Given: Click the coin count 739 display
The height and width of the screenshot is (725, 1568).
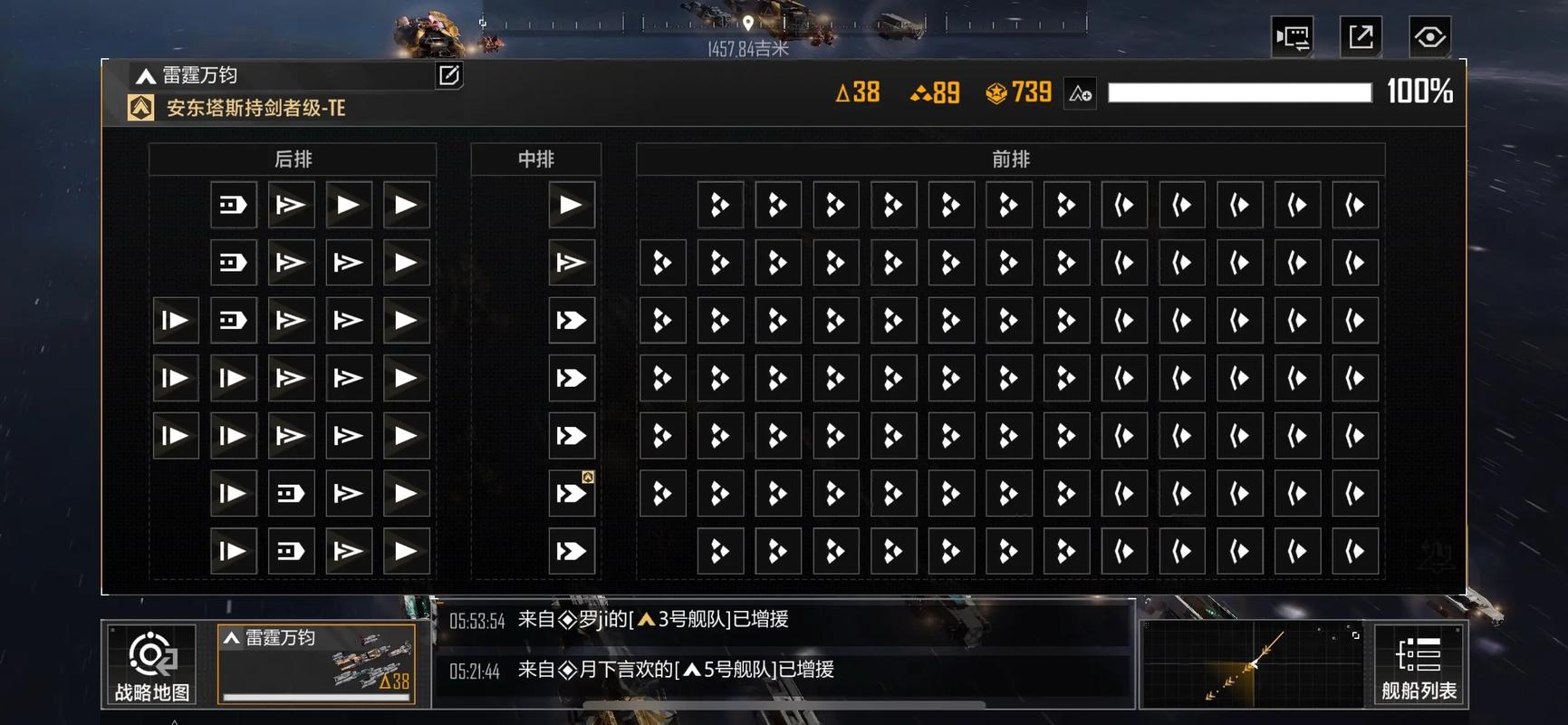Looking at the screenshot, I should pos(1016,92).
